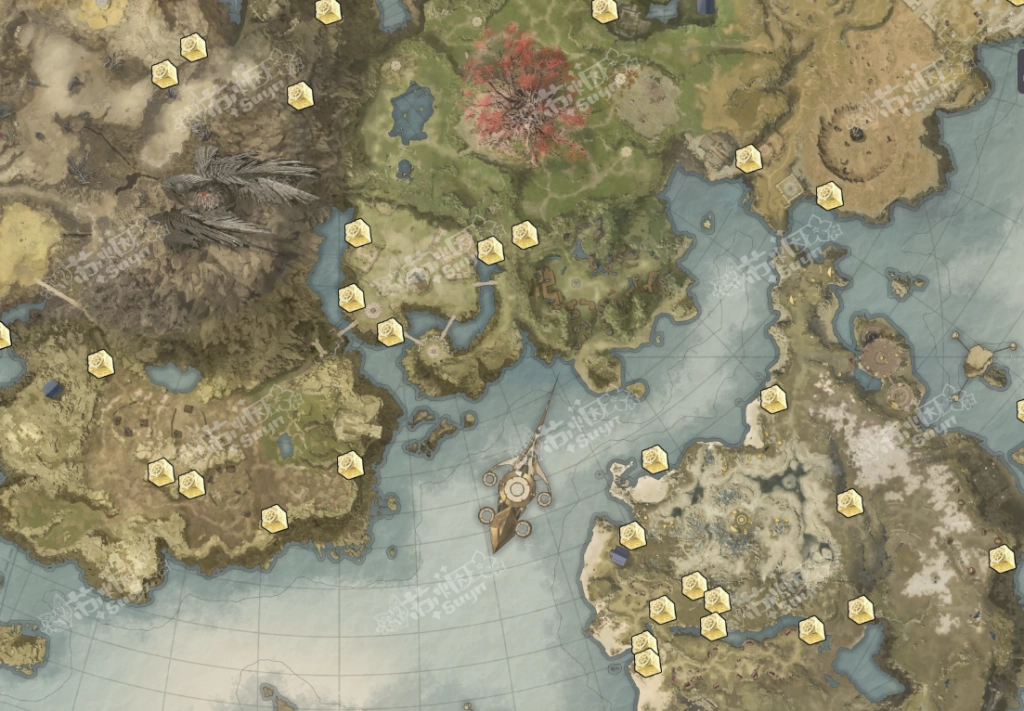Screen dimensions: 1024x711
Task: Select the yellow marker by the square ruins
Action: pos(748,159)
